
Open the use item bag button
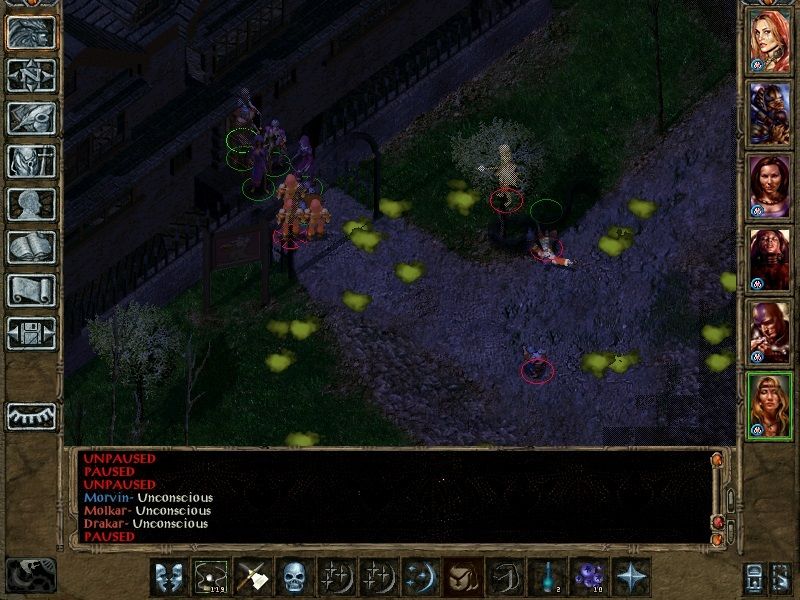coord(459,576)
